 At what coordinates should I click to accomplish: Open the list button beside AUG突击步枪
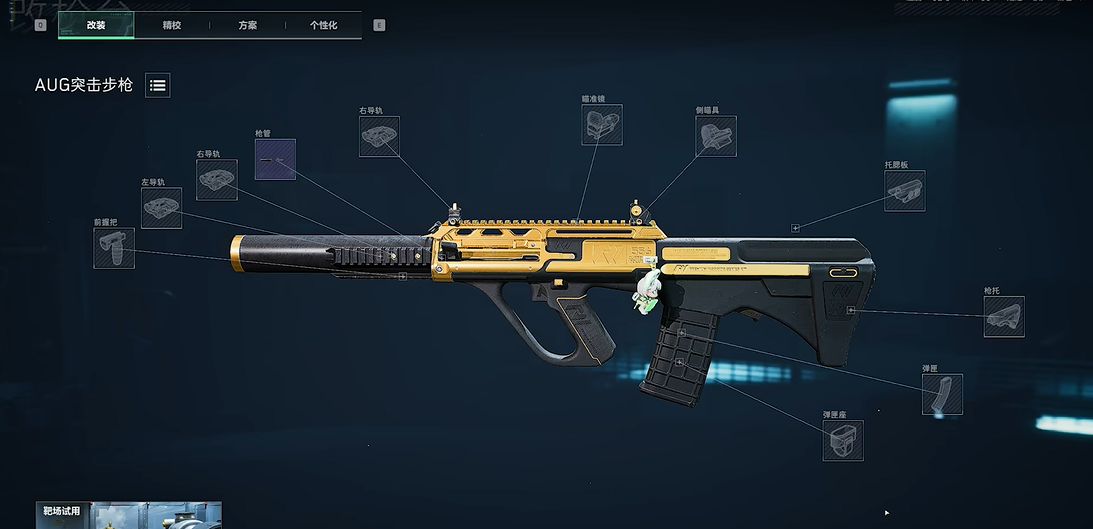(x=157, y=85)
